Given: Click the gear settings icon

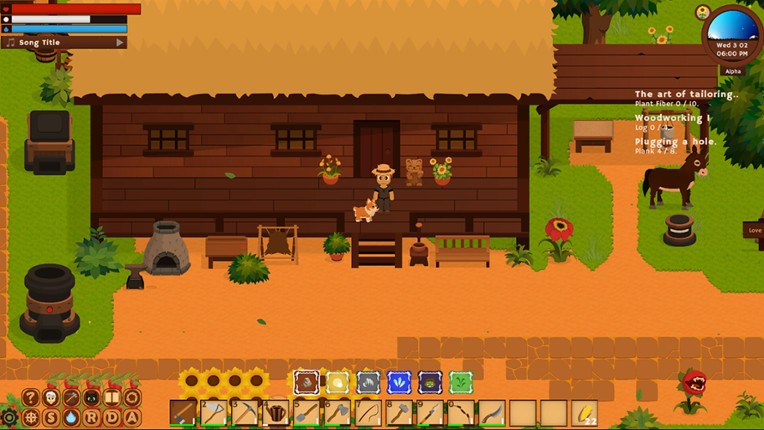Looking at the screenshot, I should pos(9,418).
